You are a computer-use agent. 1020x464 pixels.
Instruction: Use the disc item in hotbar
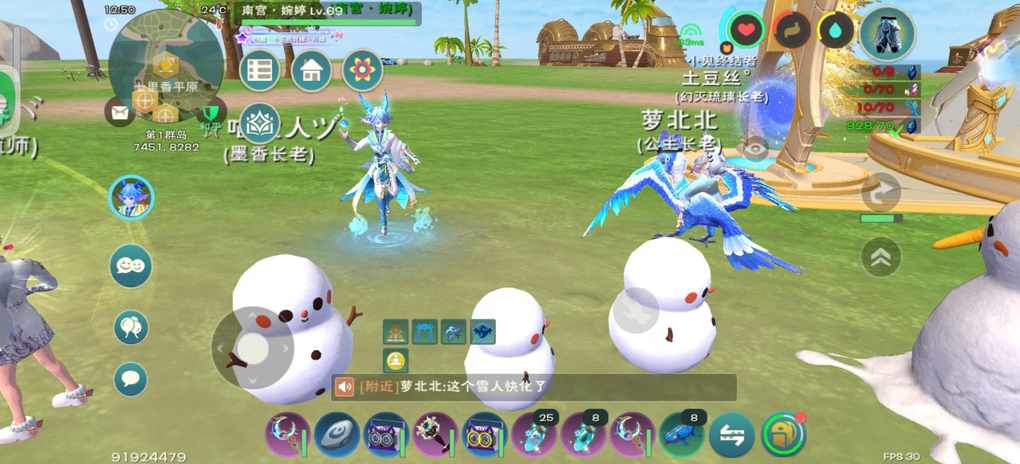coord(337,434)
